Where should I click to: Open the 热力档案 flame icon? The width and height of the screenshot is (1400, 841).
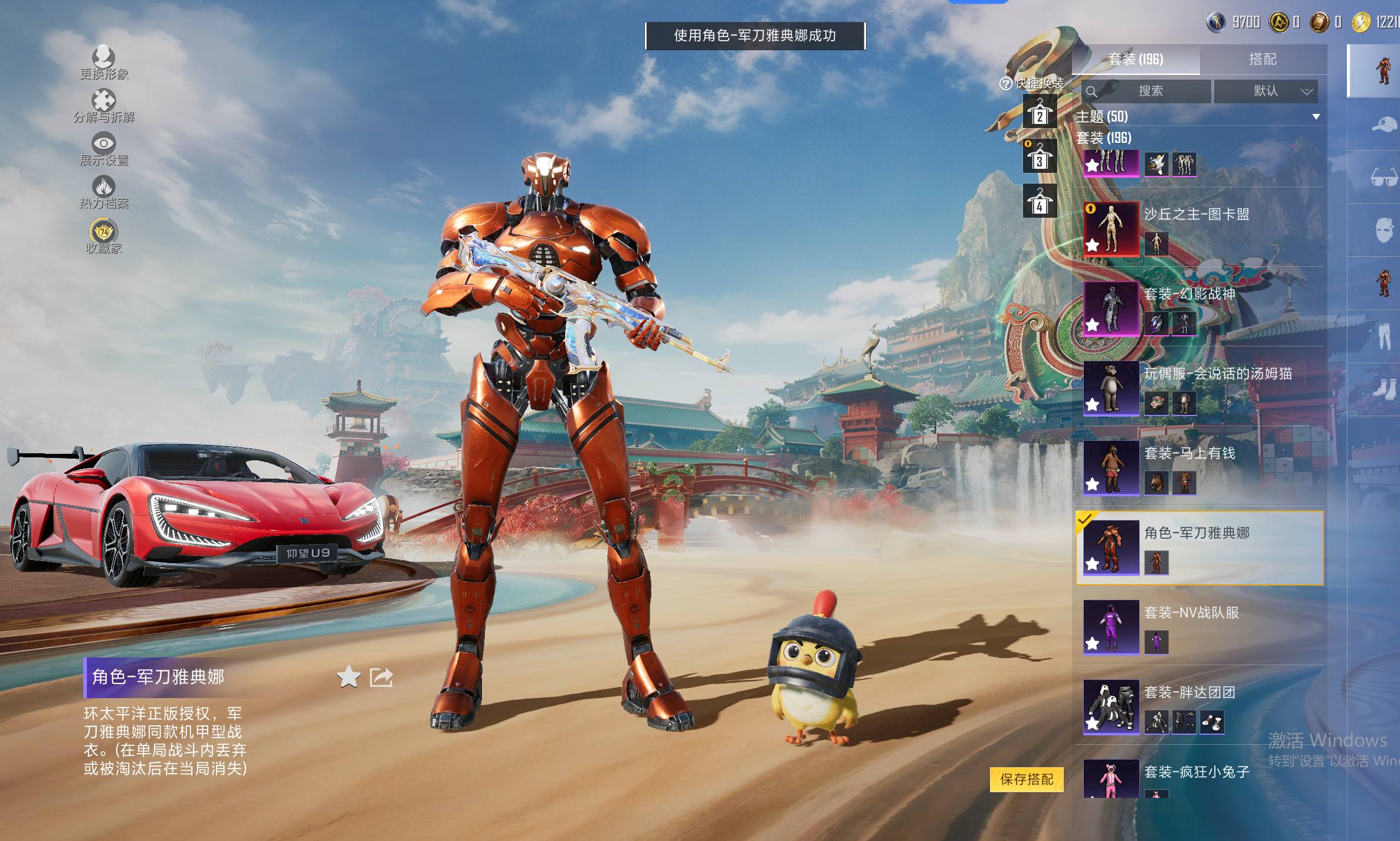point(104,191)
